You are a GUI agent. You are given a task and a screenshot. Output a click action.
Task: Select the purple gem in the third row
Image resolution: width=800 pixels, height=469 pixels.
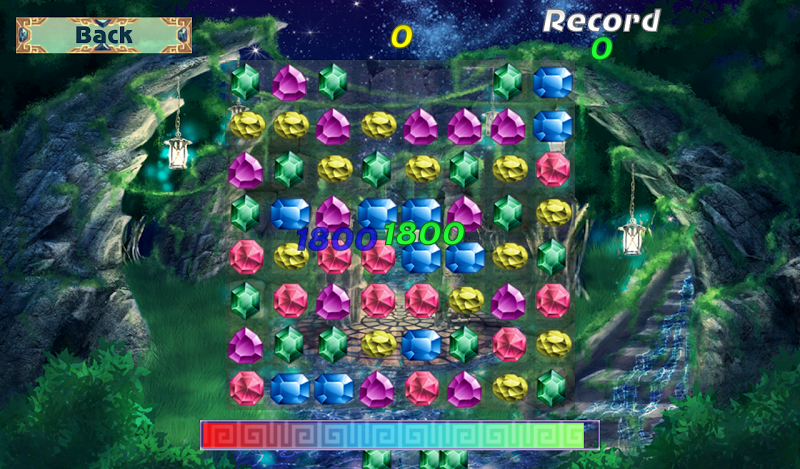245,170
